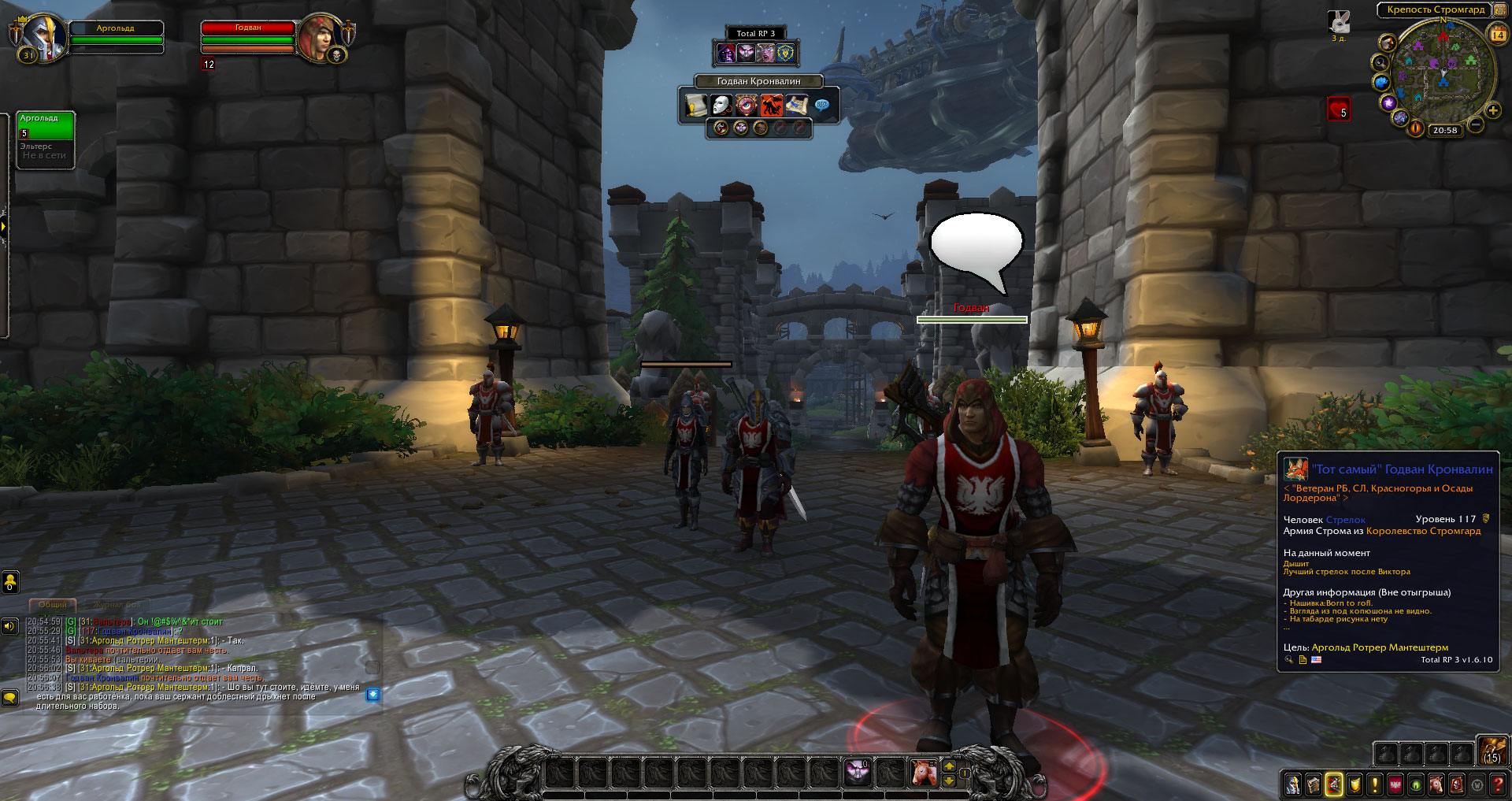Open the chat speech bubble button
The height and width of the screenshot is (801, 1512).
[9, 697]
